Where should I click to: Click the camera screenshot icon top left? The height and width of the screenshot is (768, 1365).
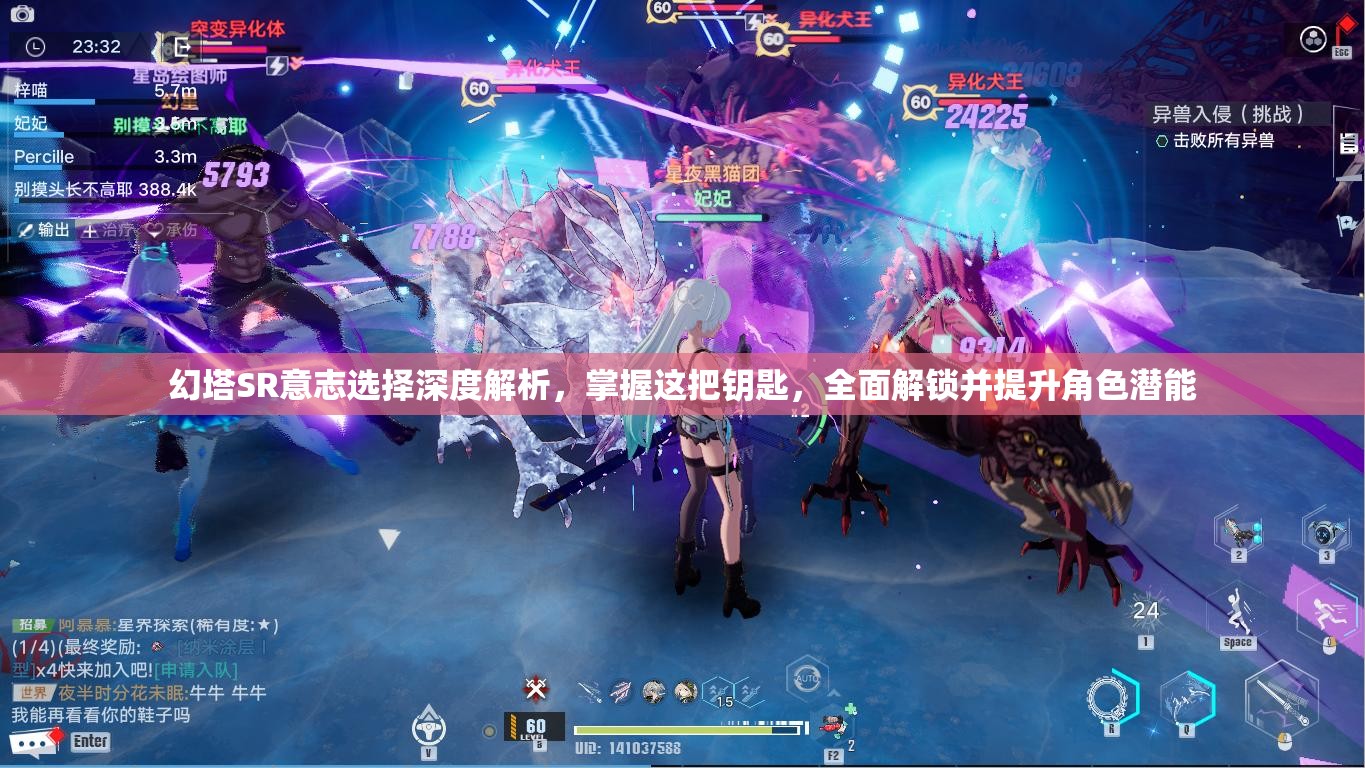pos(22,14)
